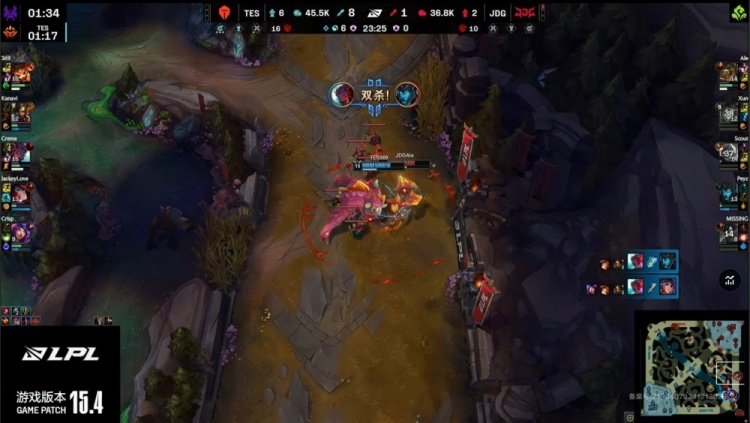Click the minimap
Viewport: 750px width, 423px height.
691,366
